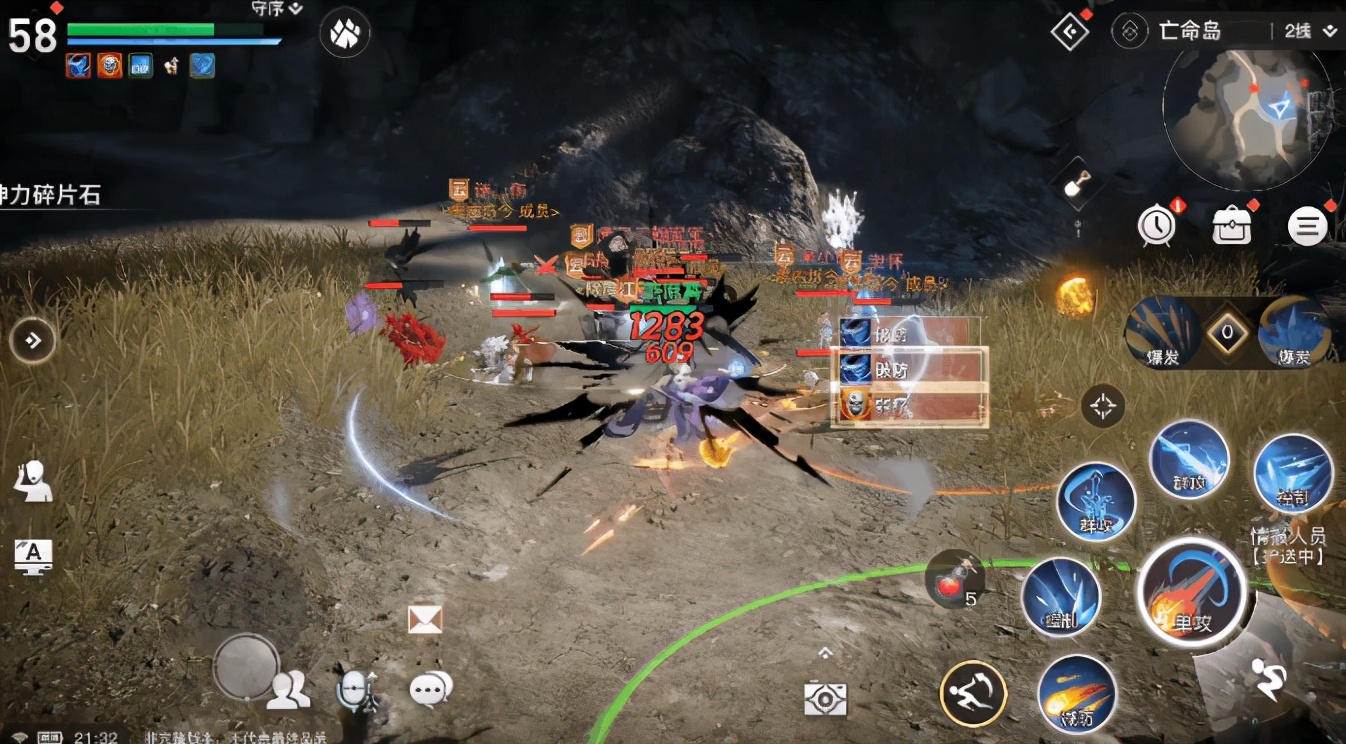The height and width of the screenshot is (744, 1346).
Task: Click the diamond arrow icon beside location name
Action: (1070, 31)
